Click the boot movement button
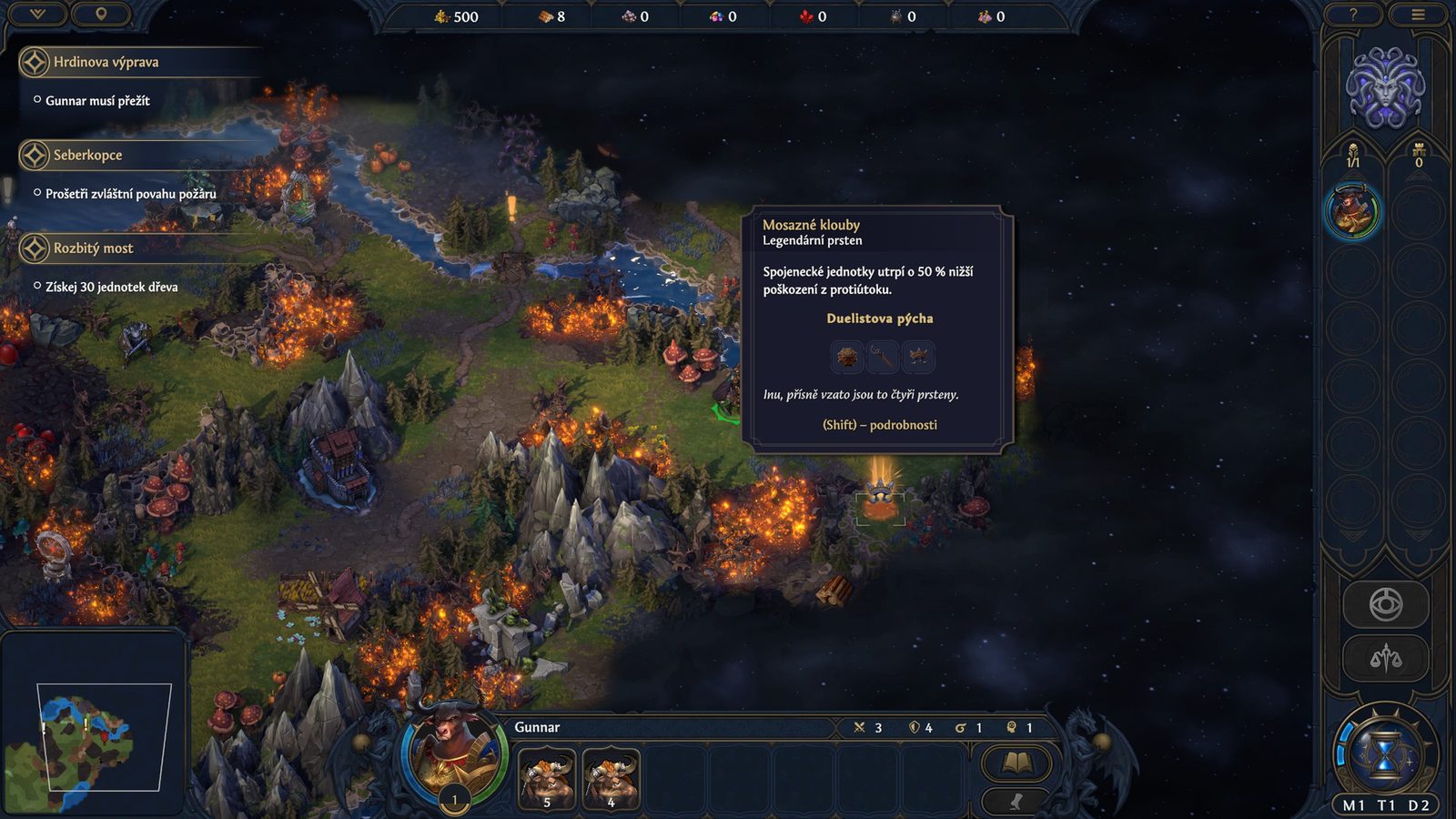The image size is (1456, 819). (1016, 801)
